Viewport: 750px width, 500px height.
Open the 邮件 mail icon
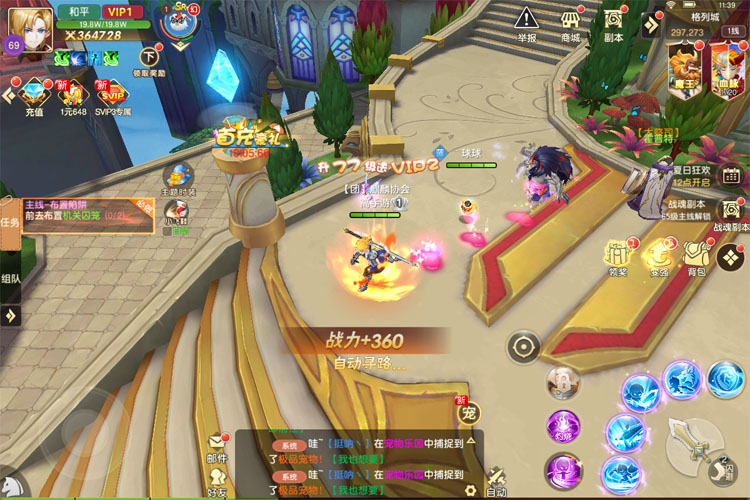(x=216, y=447)
